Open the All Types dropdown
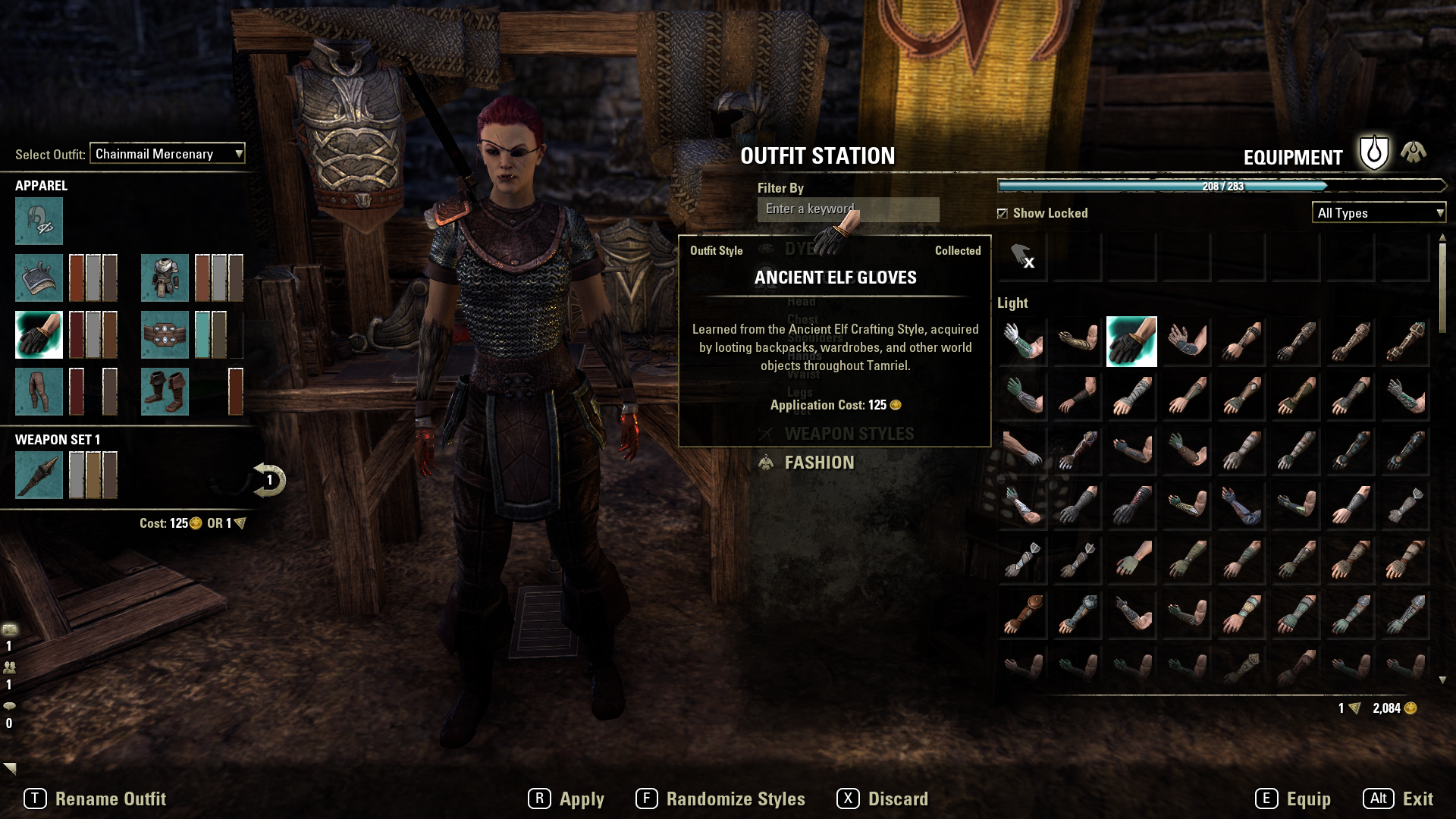This screenshot has height=819, width=1456. pyautogui.click(x=1379, y=213)
